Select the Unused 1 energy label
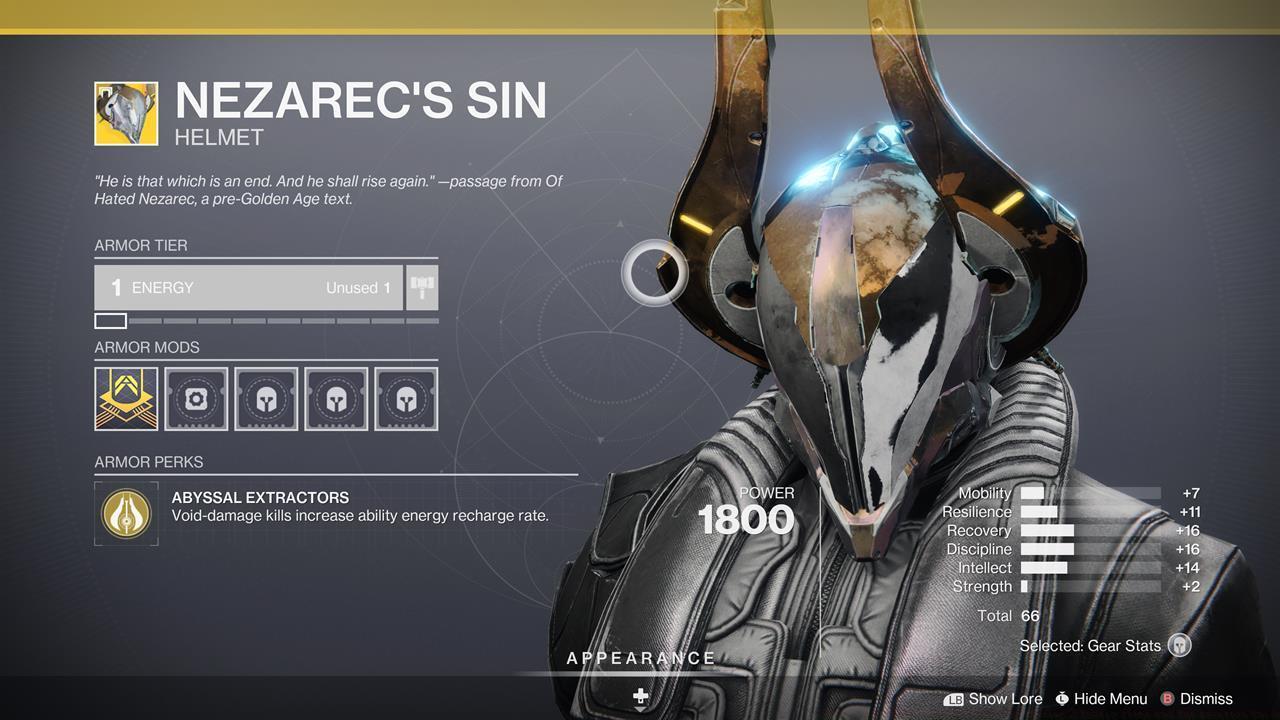Image resolution: width=1280 pixels, height=720 pixels. point(356,287)
